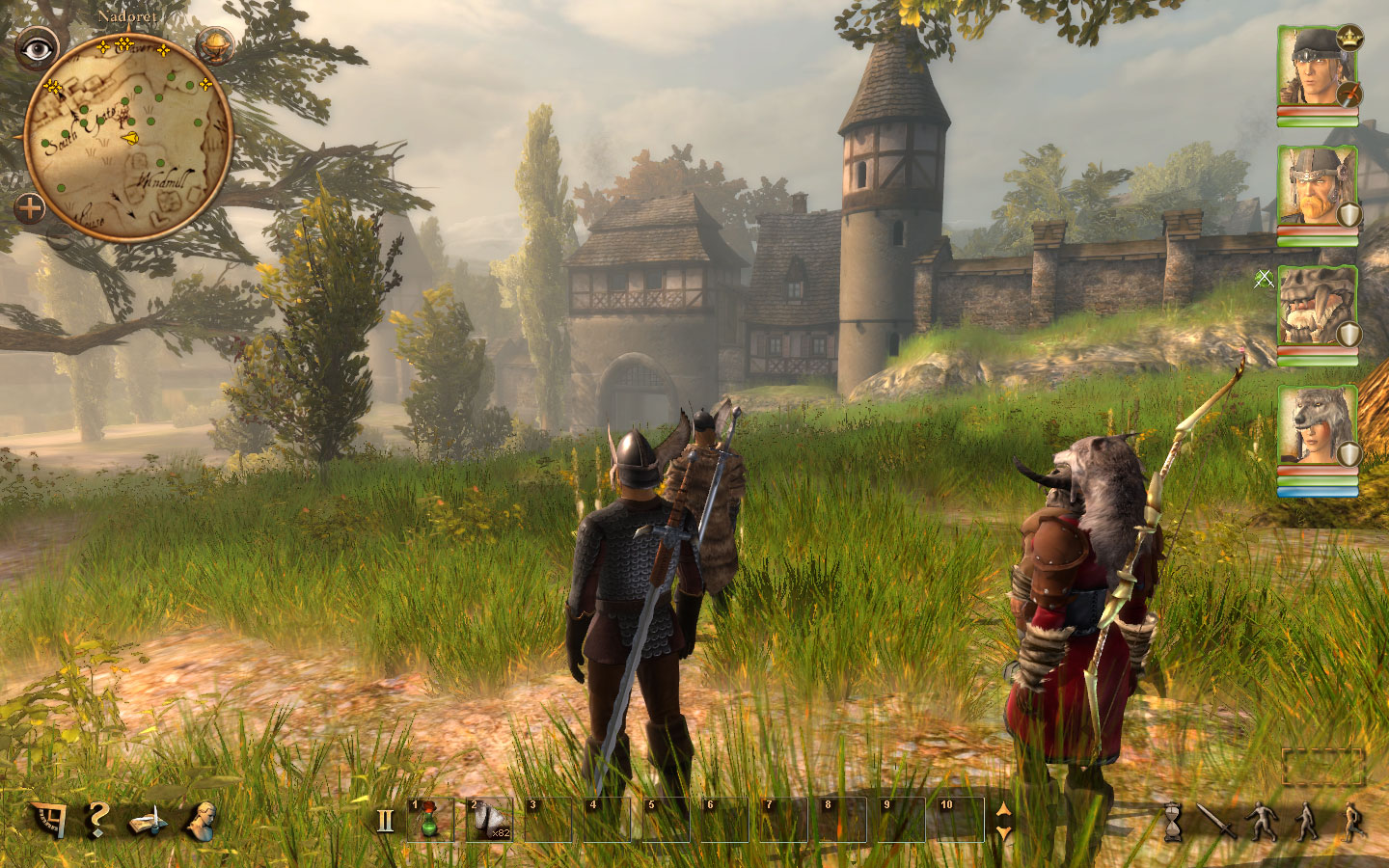The image size is (1389, 868).
Task: Click the hourglass rest icon
Action: click(1173, 822)
